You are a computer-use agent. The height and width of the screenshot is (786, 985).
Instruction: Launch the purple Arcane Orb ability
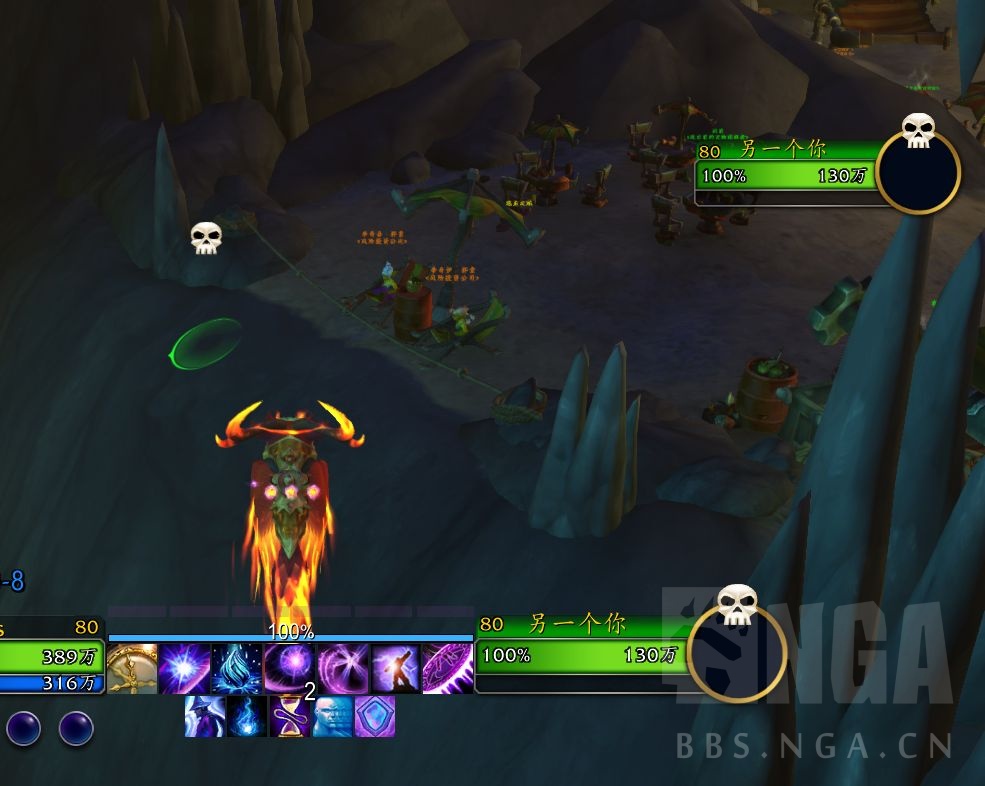click(x=290, y=669)
